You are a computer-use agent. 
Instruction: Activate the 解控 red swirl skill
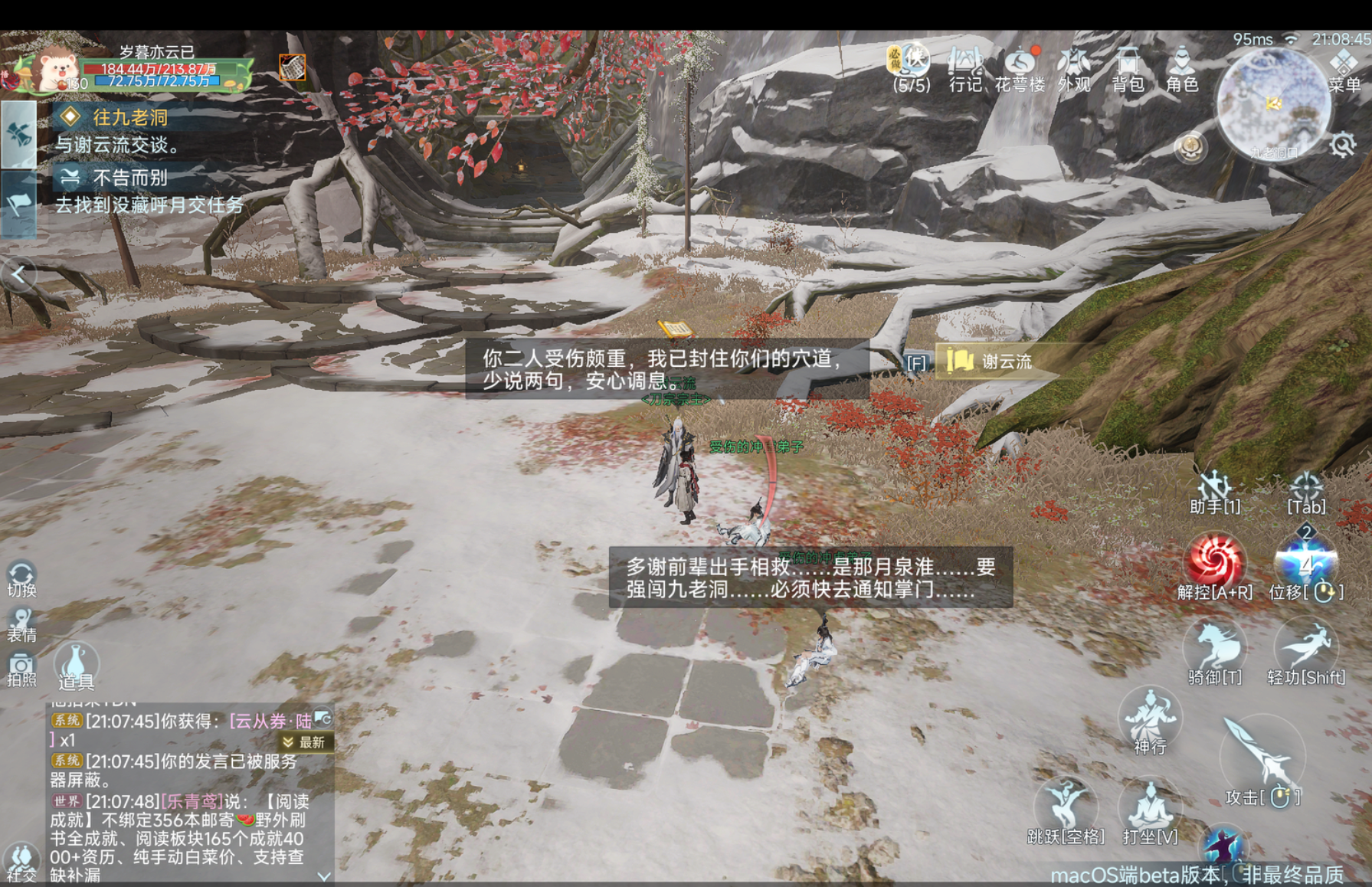point(1214,560)
